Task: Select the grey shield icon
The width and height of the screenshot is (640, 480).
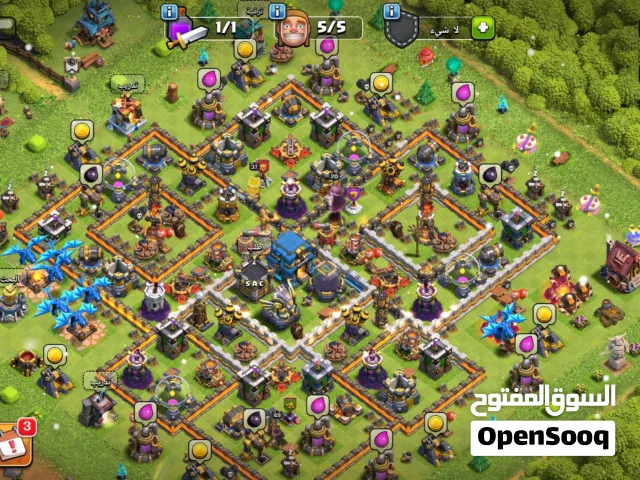Action: [402, 30]
